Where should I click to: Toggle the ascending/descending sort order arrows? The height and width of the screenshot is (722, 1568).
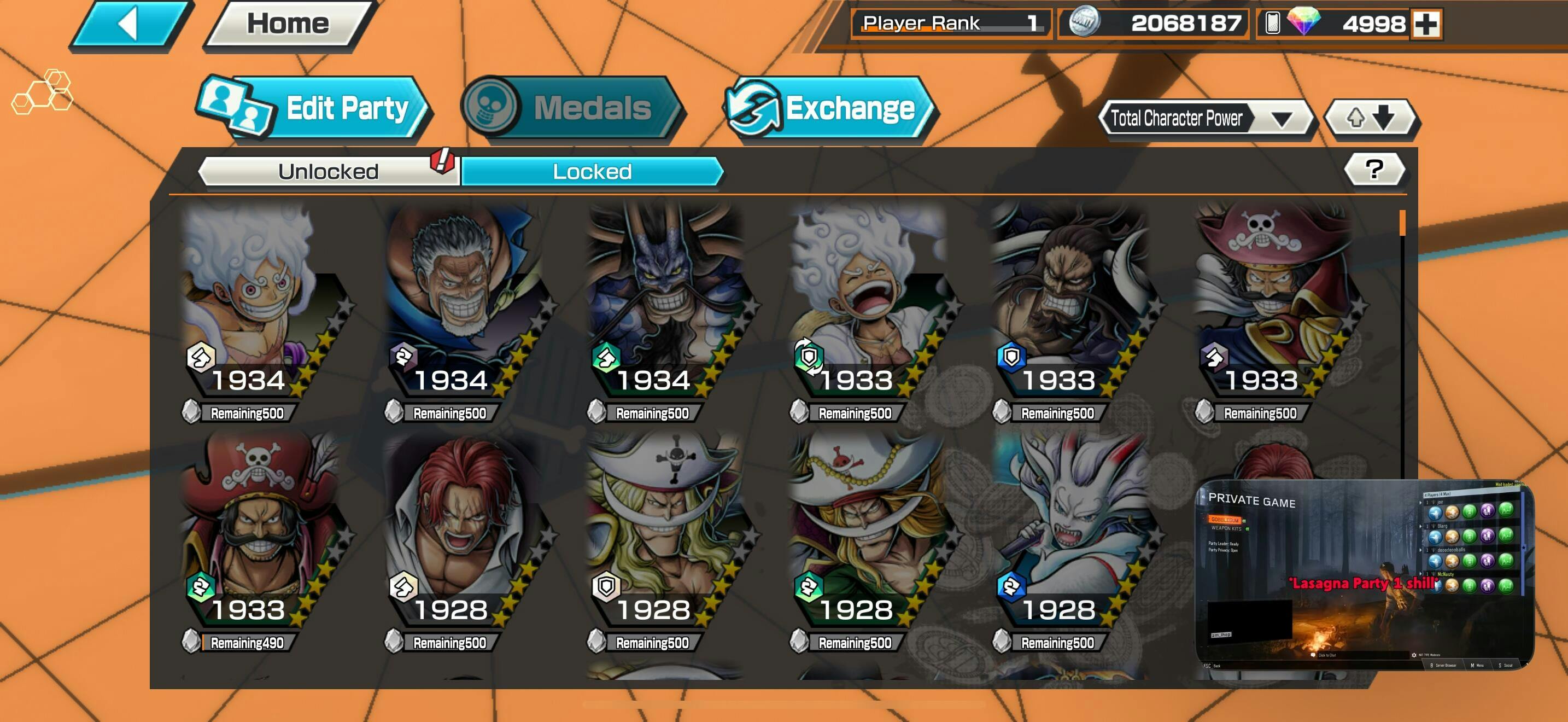pyautogui.click(x=1371, y=118)
